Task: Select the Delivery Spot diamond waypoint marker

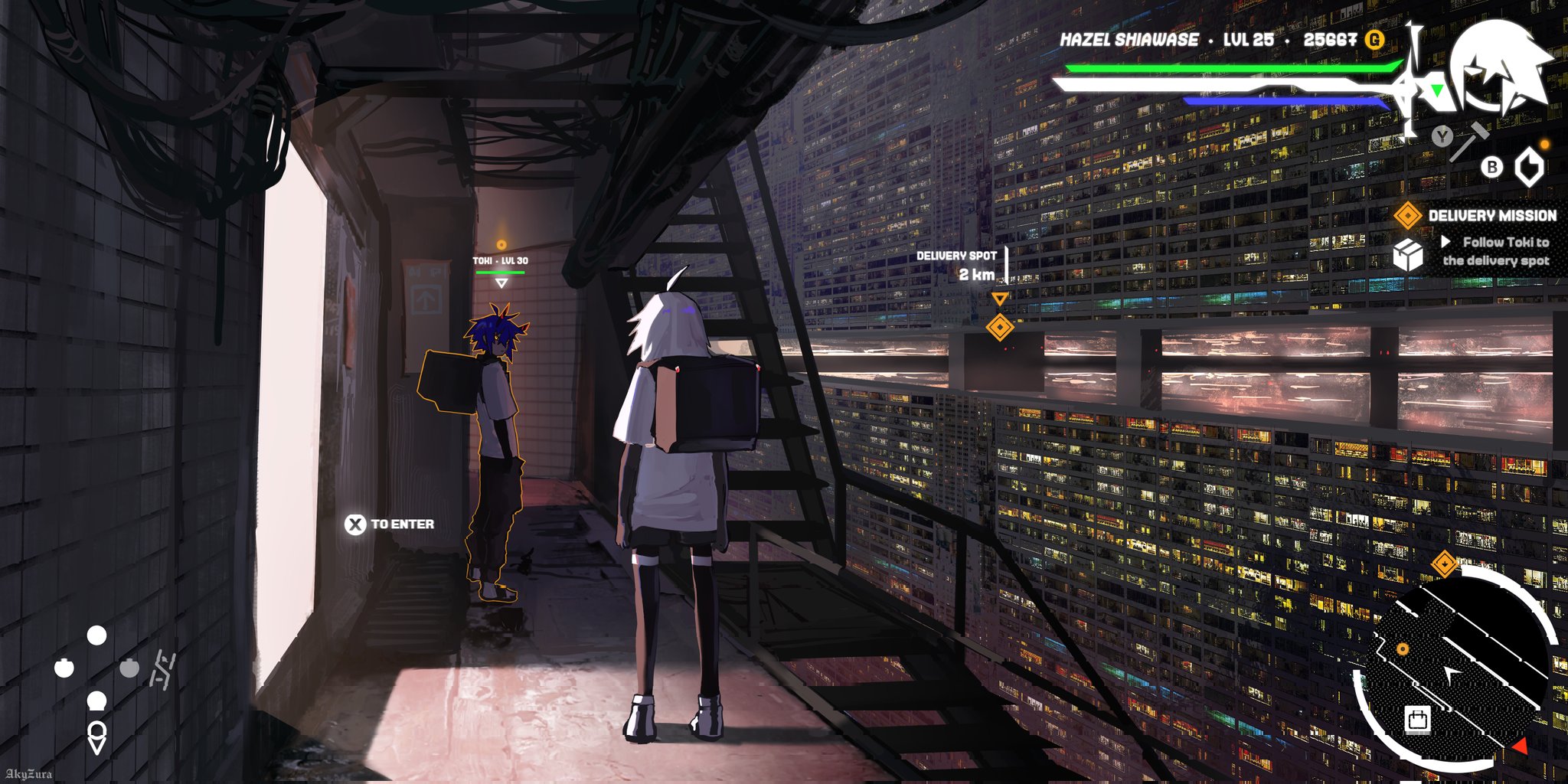Action: point(1000,327)
